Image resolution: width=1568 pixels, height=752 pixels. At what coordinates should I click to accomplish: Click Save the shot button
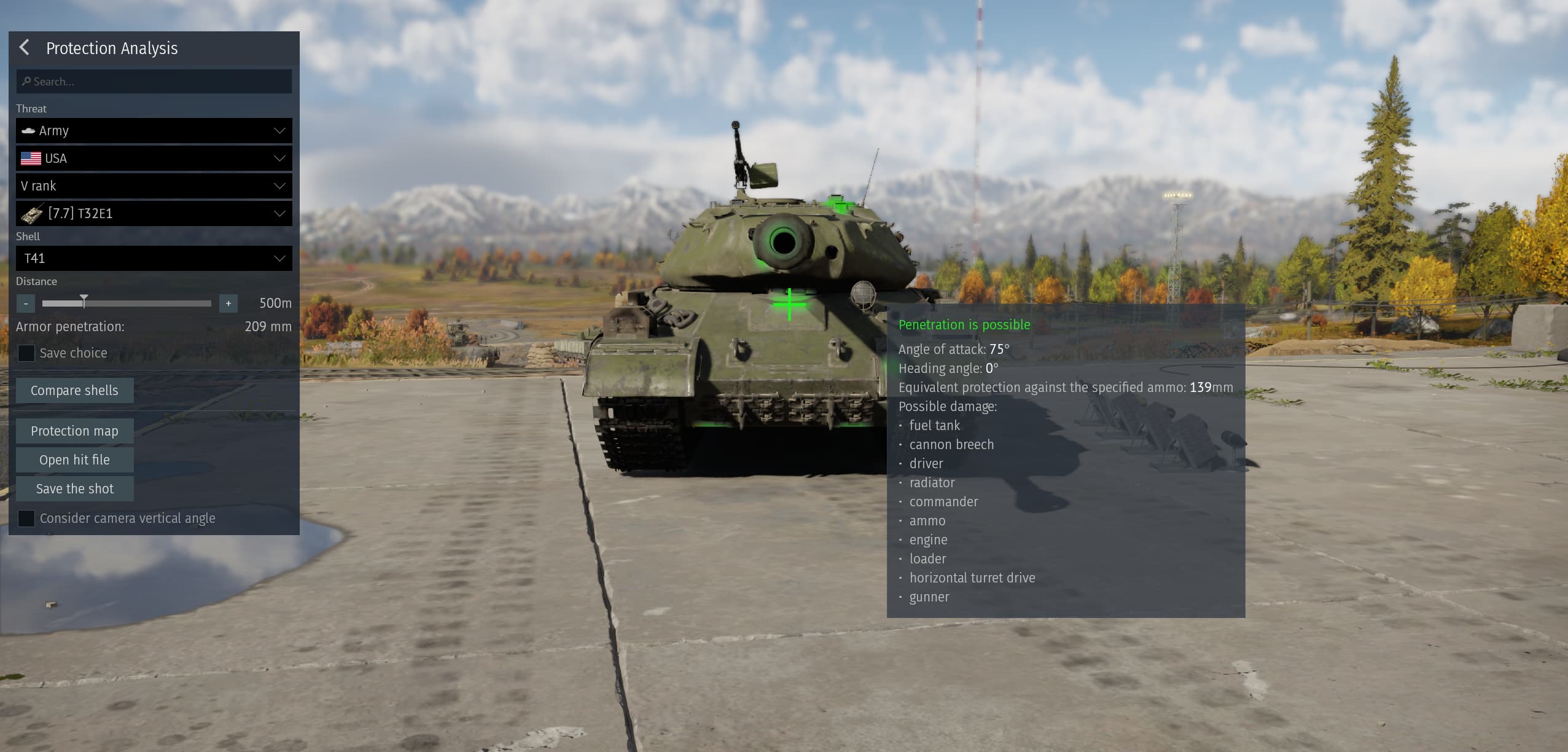[x=74, y=489]
